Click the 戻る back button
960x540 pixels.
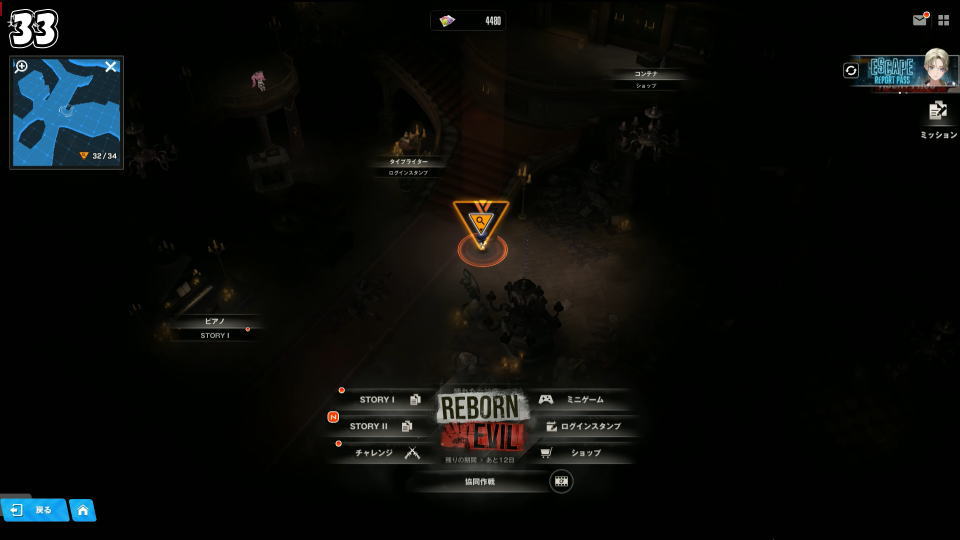point(34,510)
